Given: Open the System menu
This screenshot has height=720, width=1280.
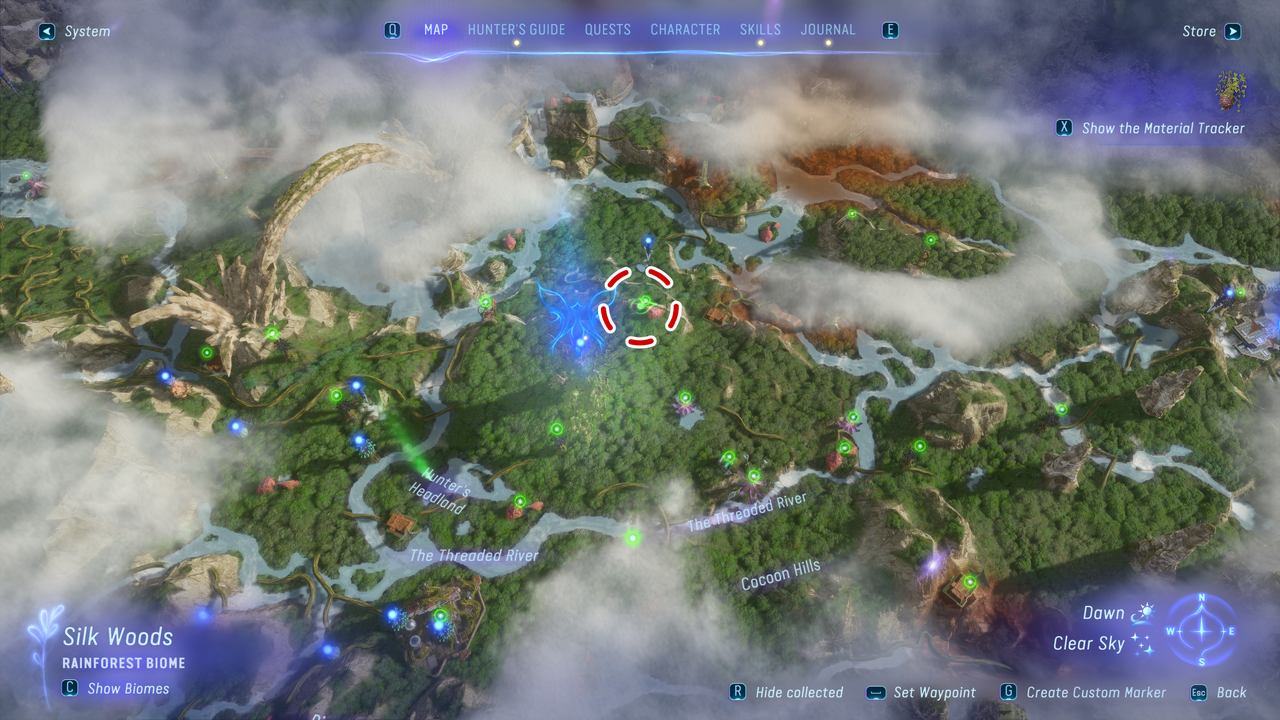Looking at the screenshot, I should pos(76,32).
